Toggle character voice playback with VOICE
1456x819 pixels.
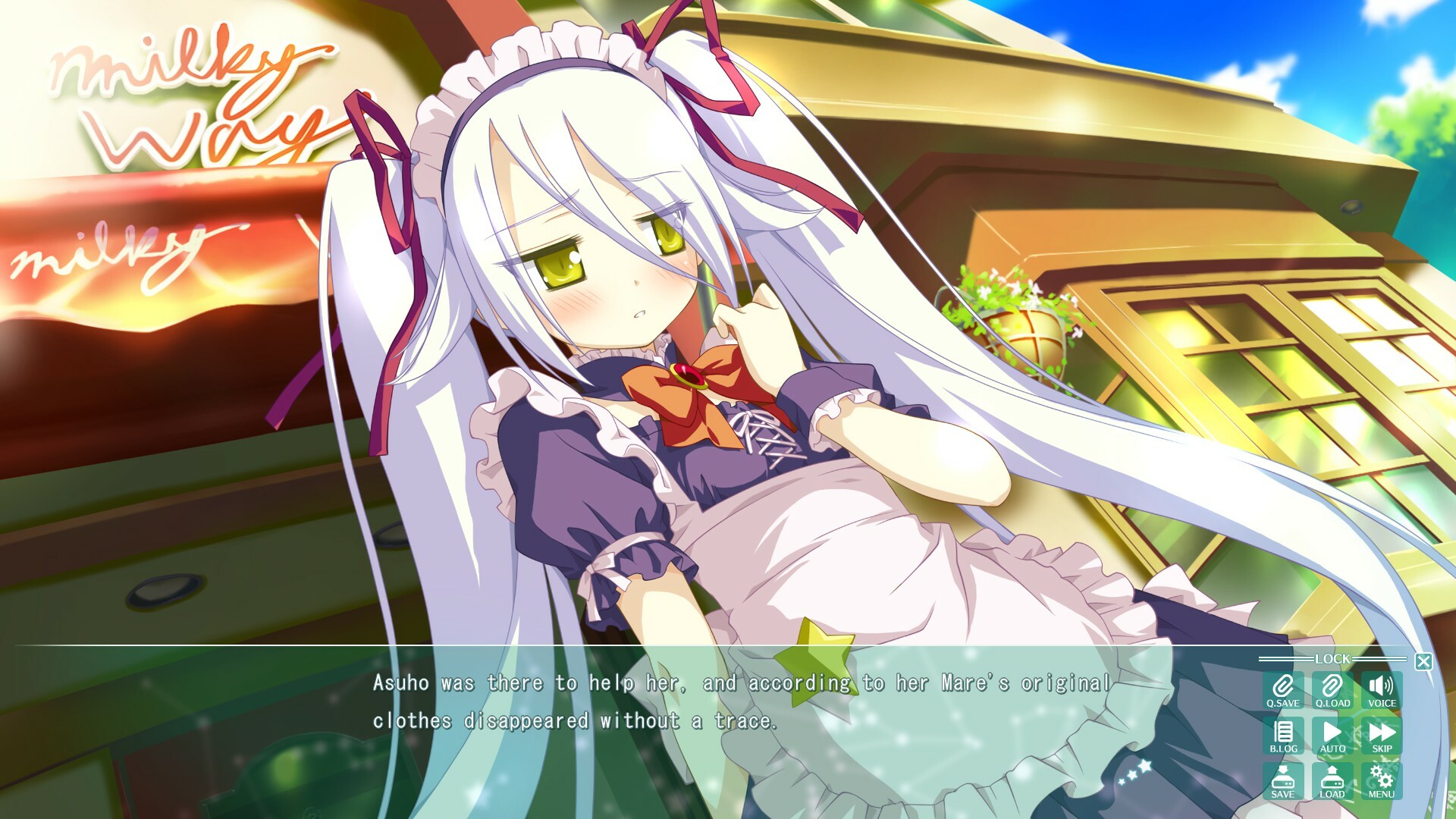[1382, 689]
